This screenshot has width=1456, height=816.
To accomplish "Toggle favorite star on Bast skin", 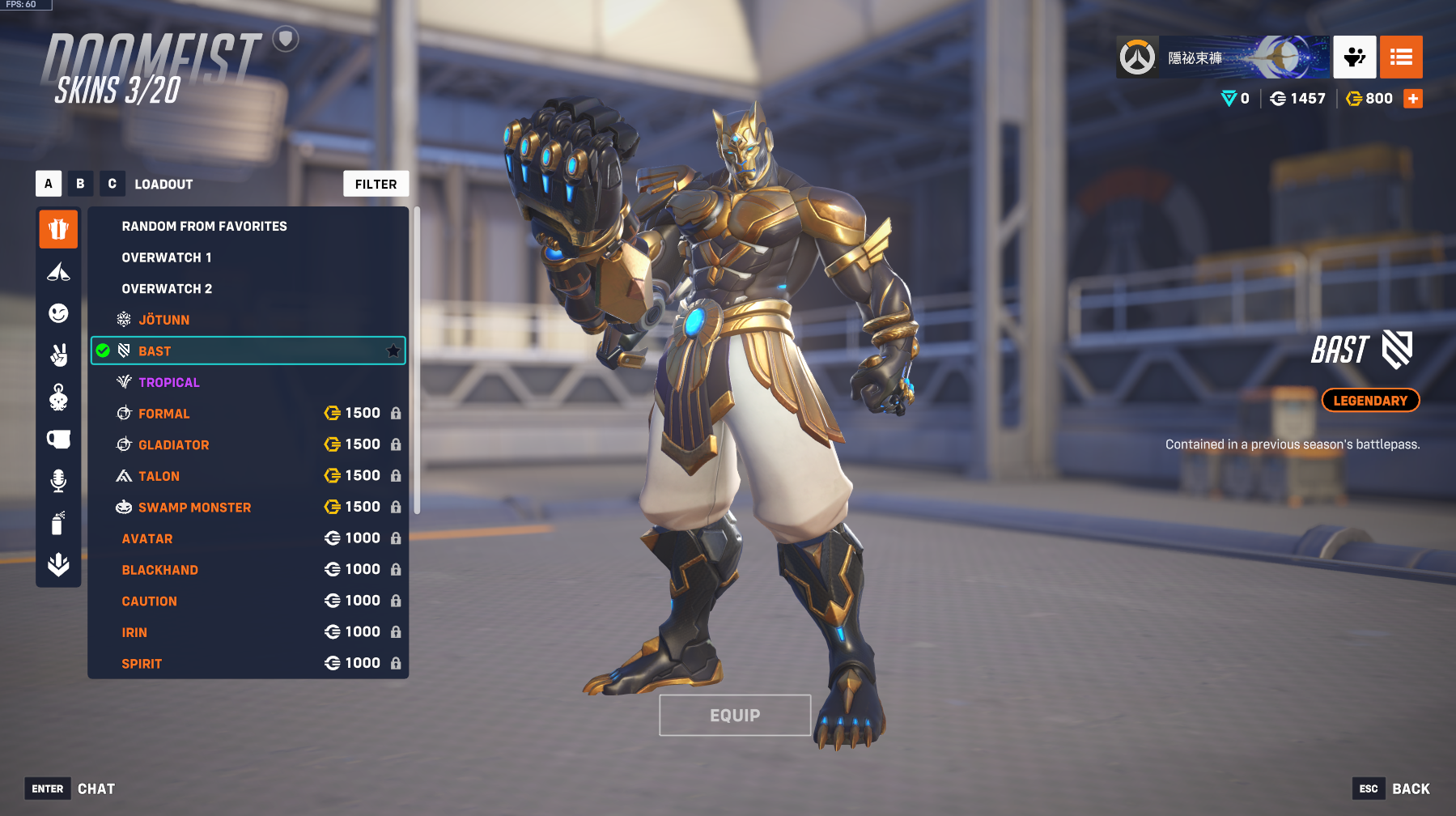I will pyautogui.click(x=393, y=351).
